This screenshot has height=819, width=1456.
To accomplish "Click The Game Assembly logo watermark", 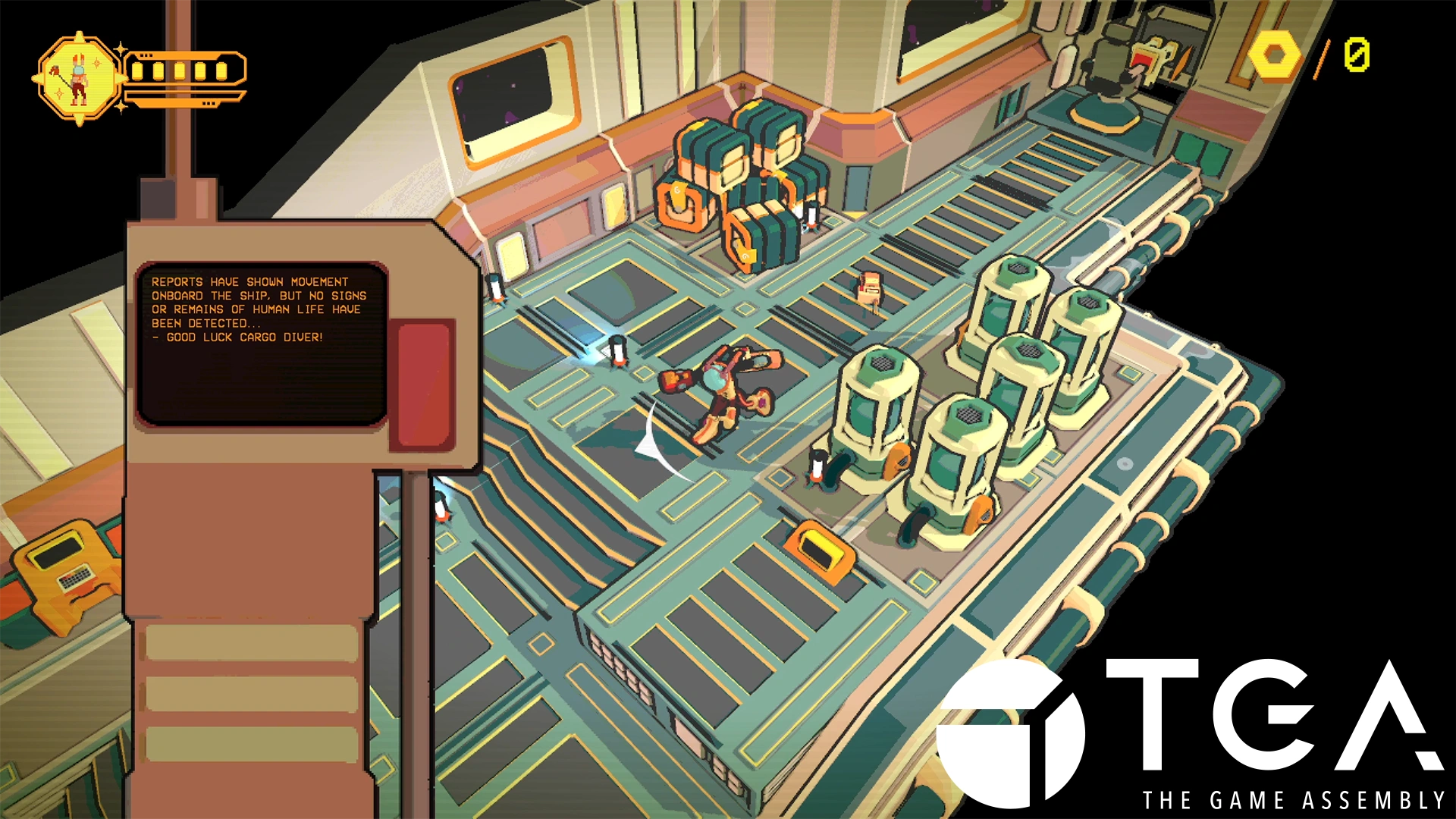I will (1191, 732).
